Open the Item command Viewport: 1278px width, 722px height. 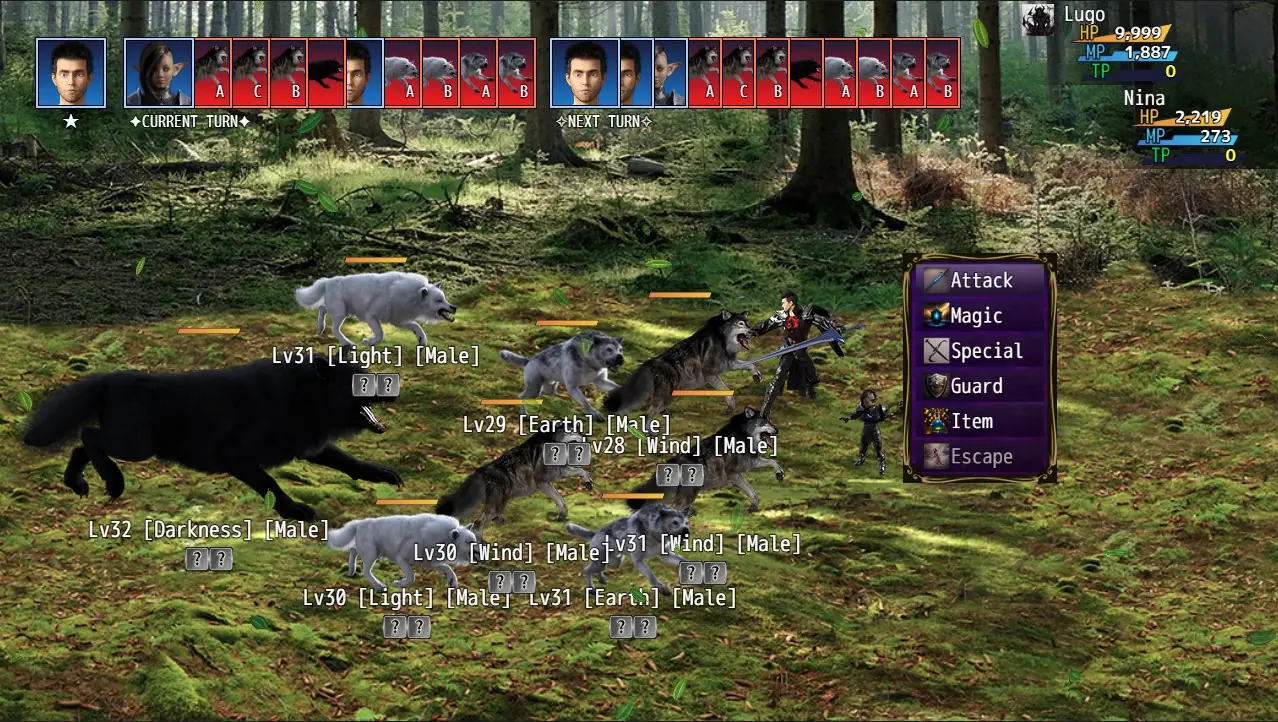[980, 421]
